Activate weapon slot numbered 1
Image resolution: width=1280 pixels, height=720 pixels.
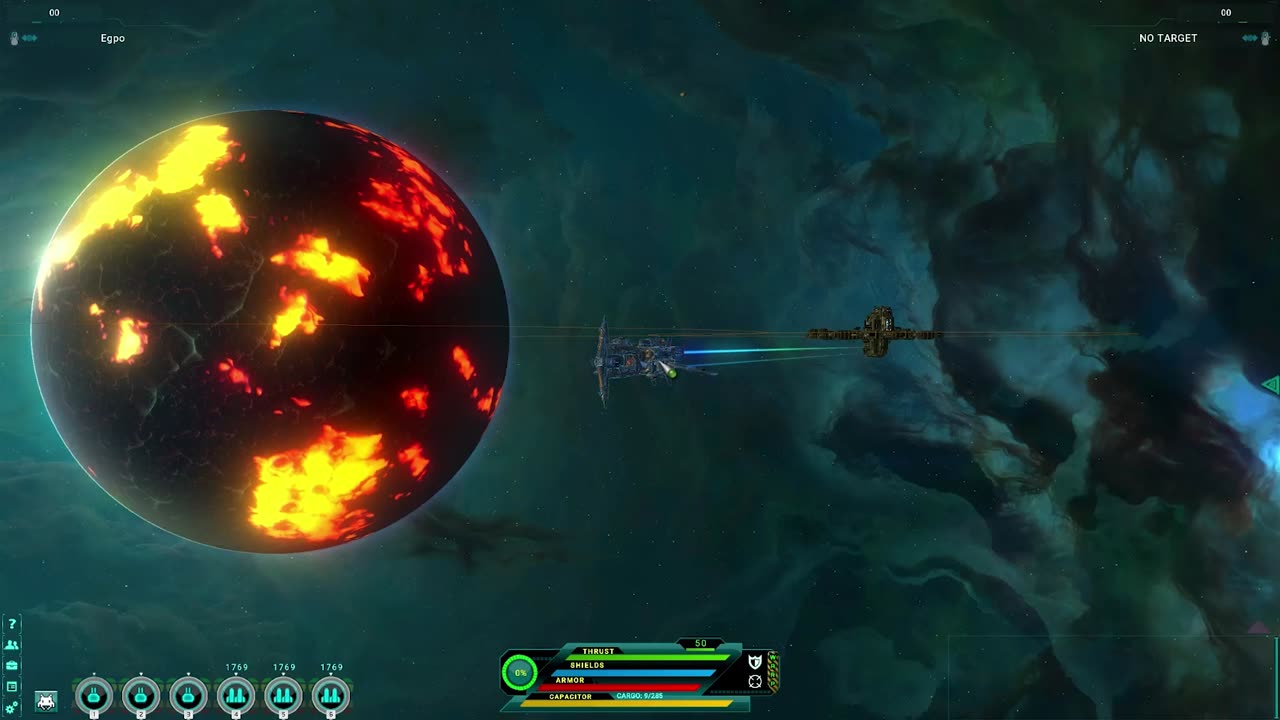pyautogui.click(x=94, y=695)
